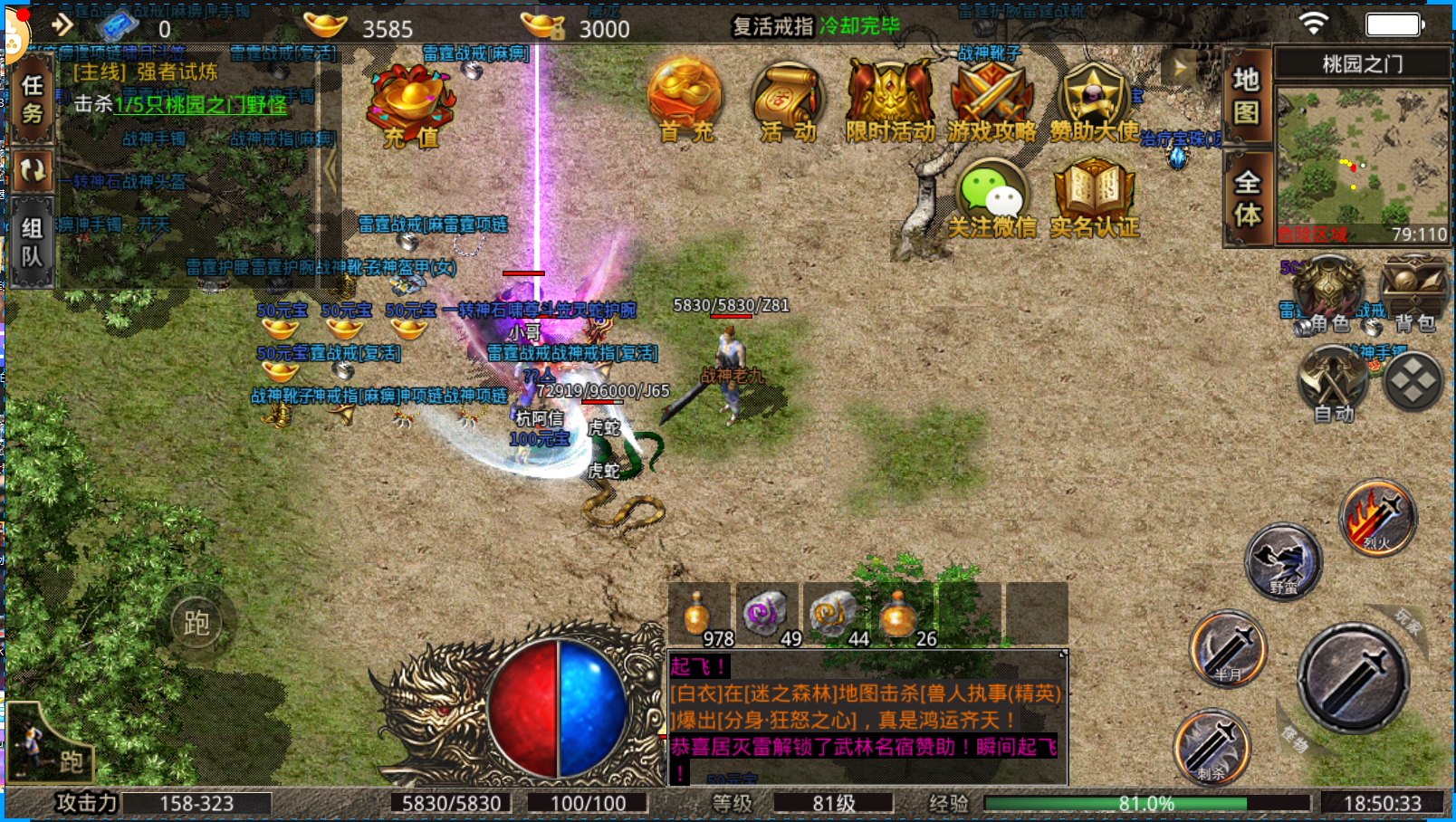The width and height of the screenshot is (1456, 822).
Task: Open the 任务 quest tab
Action: [32, 100]
